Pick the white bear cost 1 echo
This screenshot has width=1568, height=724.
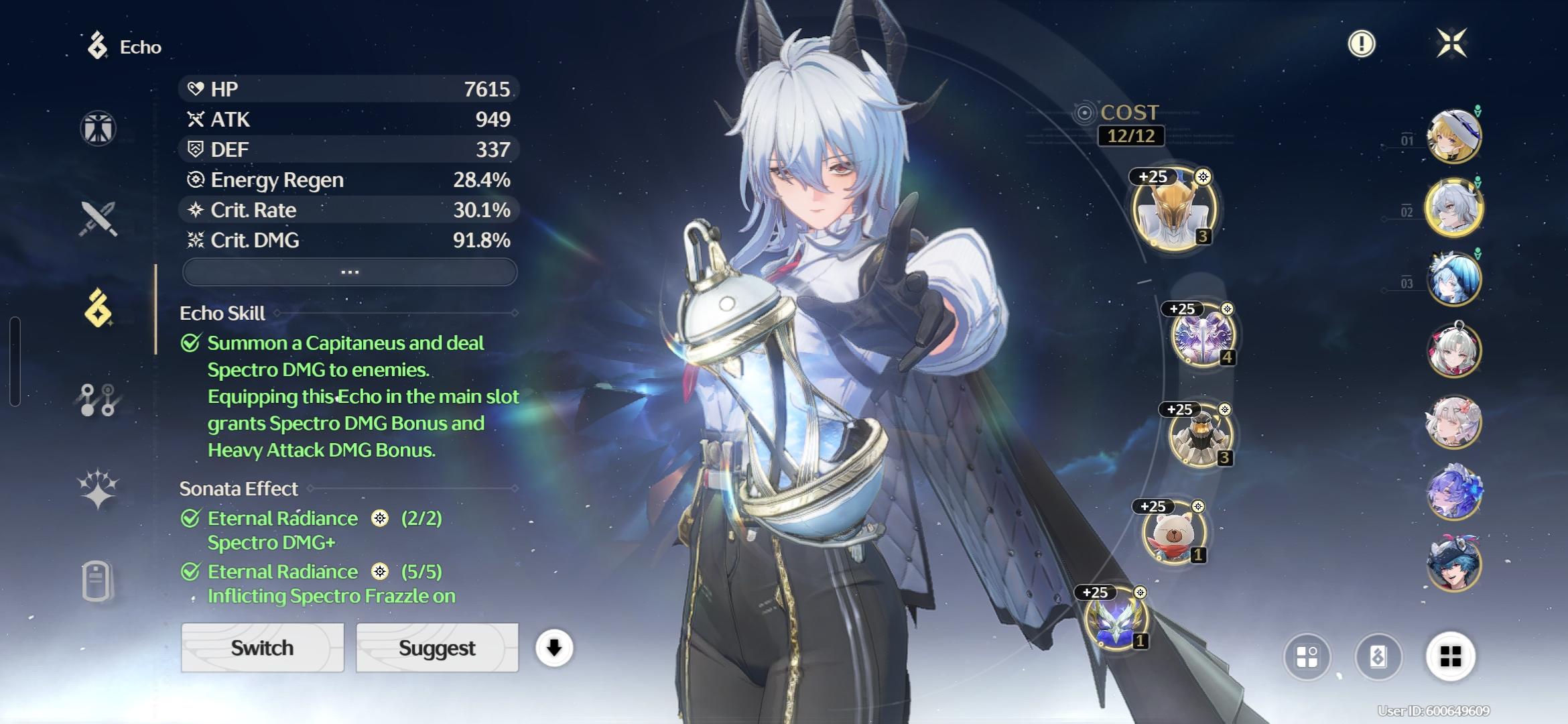click(1175, 533)
